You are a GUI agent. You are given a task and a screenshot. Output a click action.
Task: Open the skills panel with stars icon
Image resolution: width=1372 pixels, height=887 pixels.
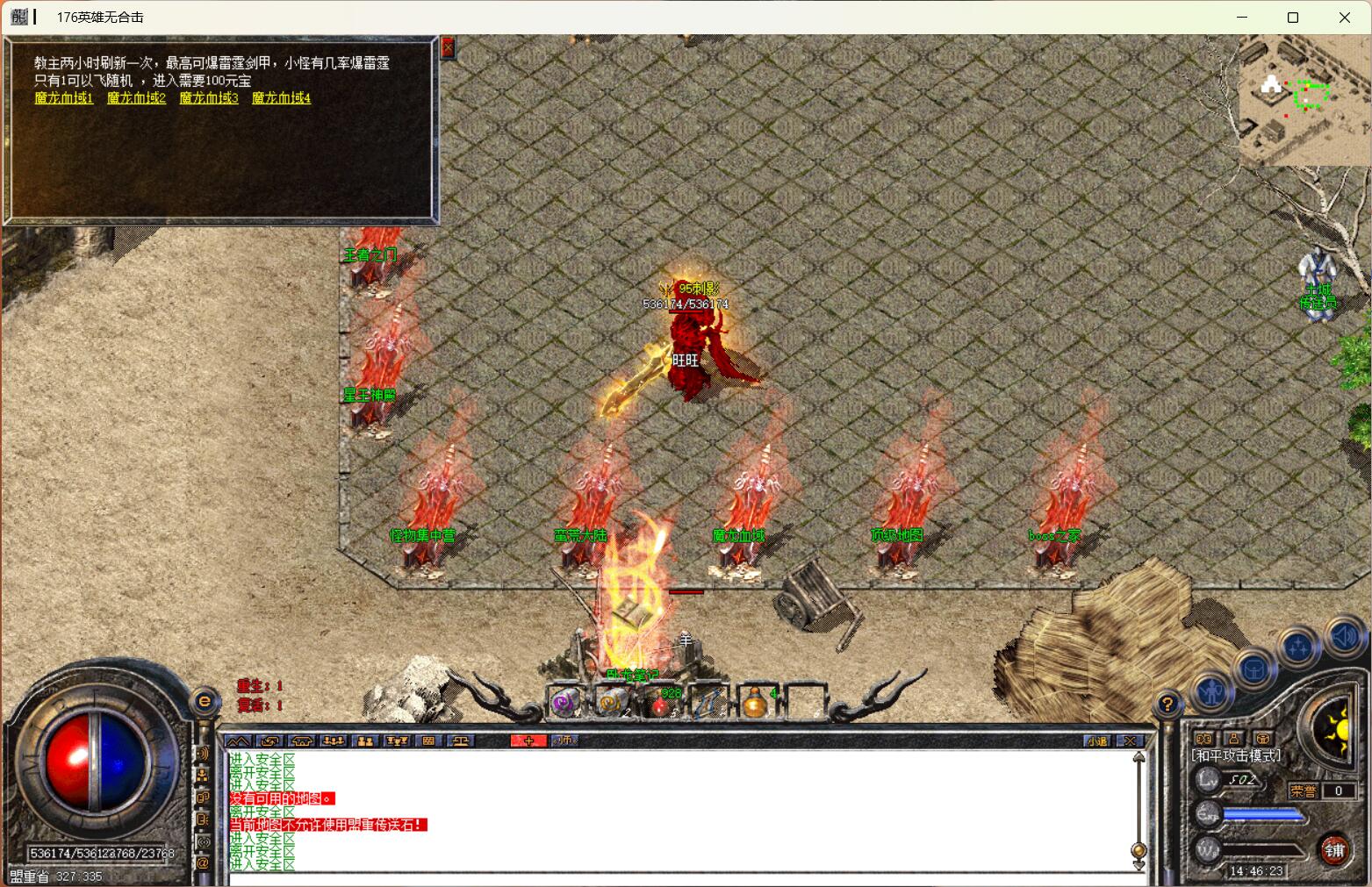pos(1299,648)
